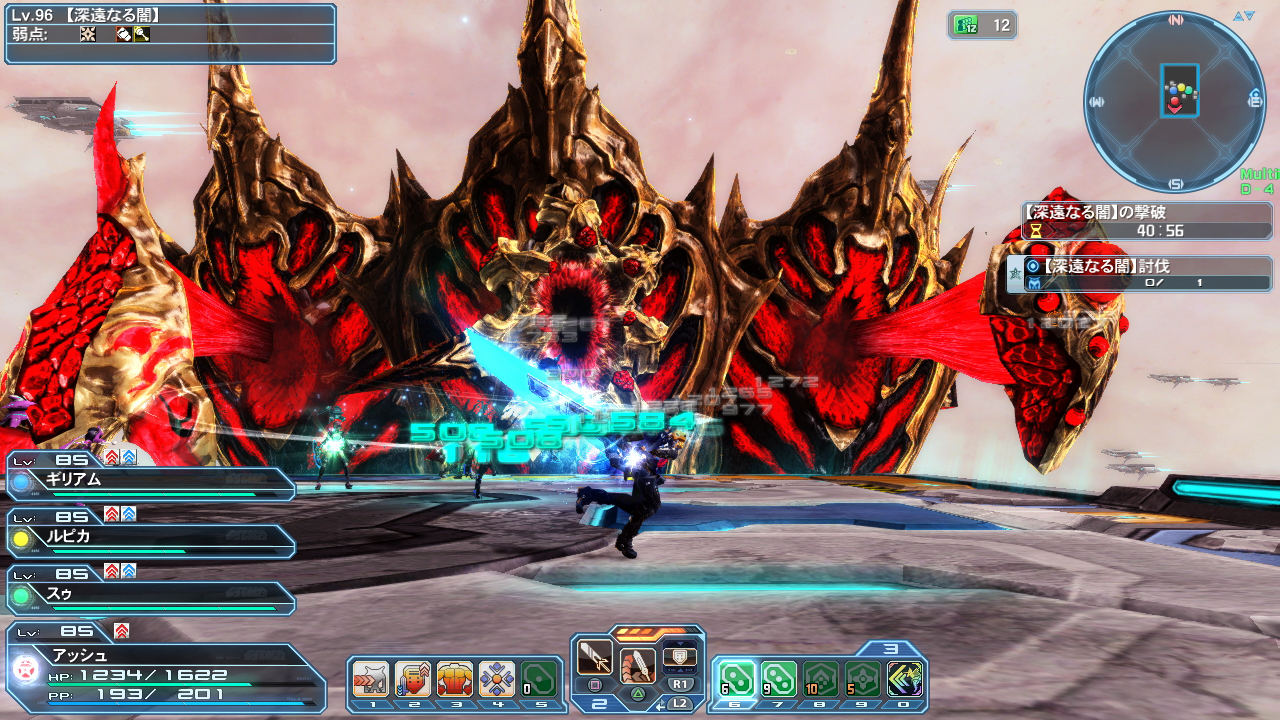Click the subpalette page 3 tab
The image size is (1280, 720).
coord(890,649)
